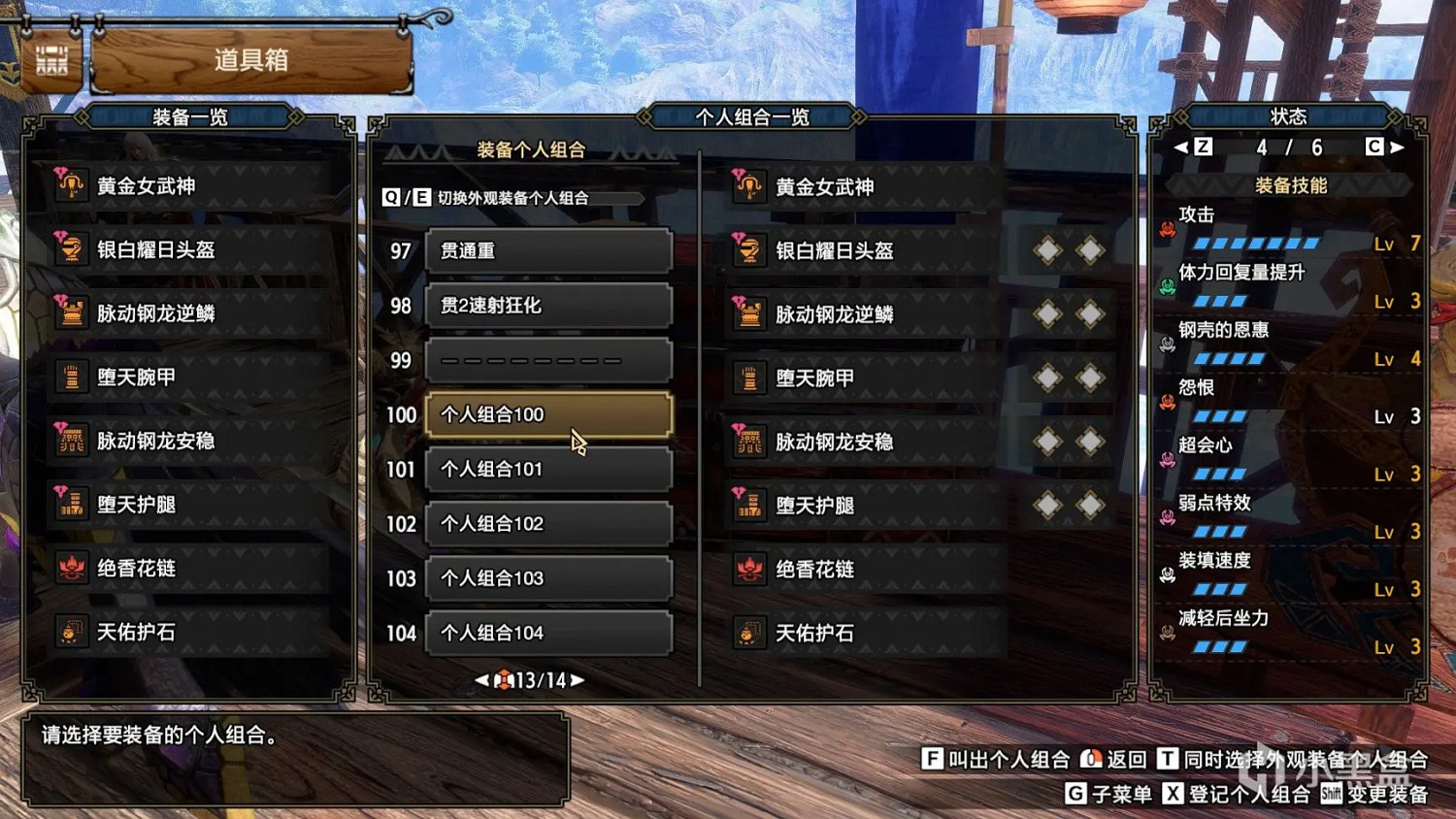1456x819 pixels.
Task: Click the 堕天腕甲 arm guard icon
Action: tap(70, 377)
